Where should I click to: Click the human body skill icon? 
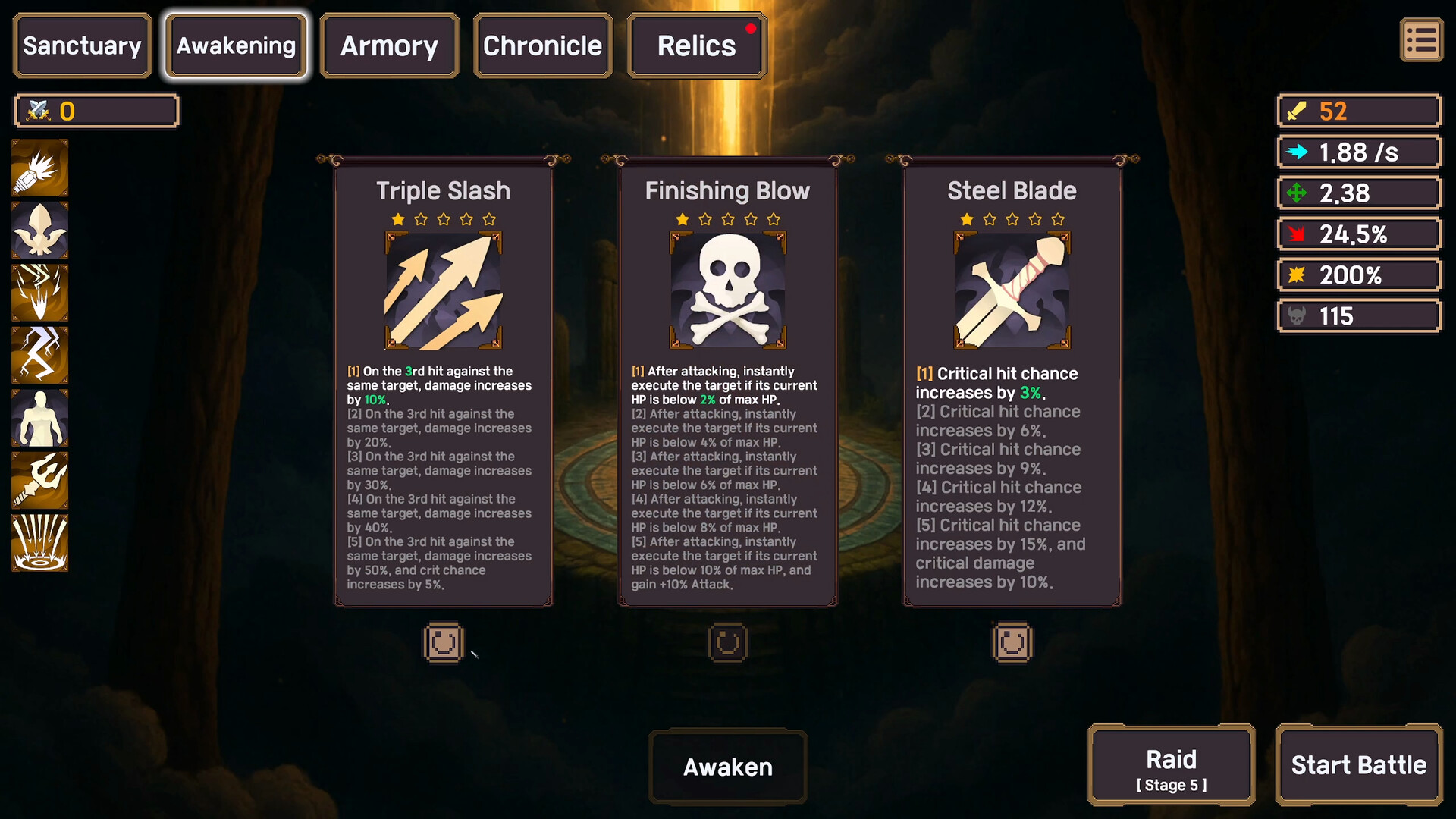point(39,417)
